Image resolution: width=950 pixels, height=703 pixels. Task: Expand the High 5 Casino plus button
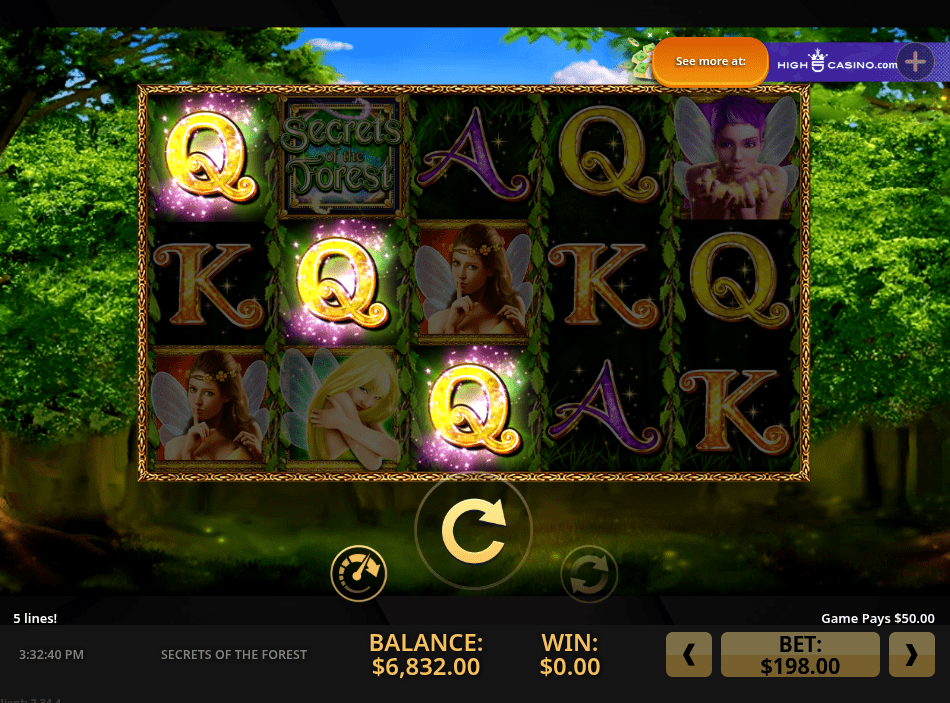coord(915,62)
